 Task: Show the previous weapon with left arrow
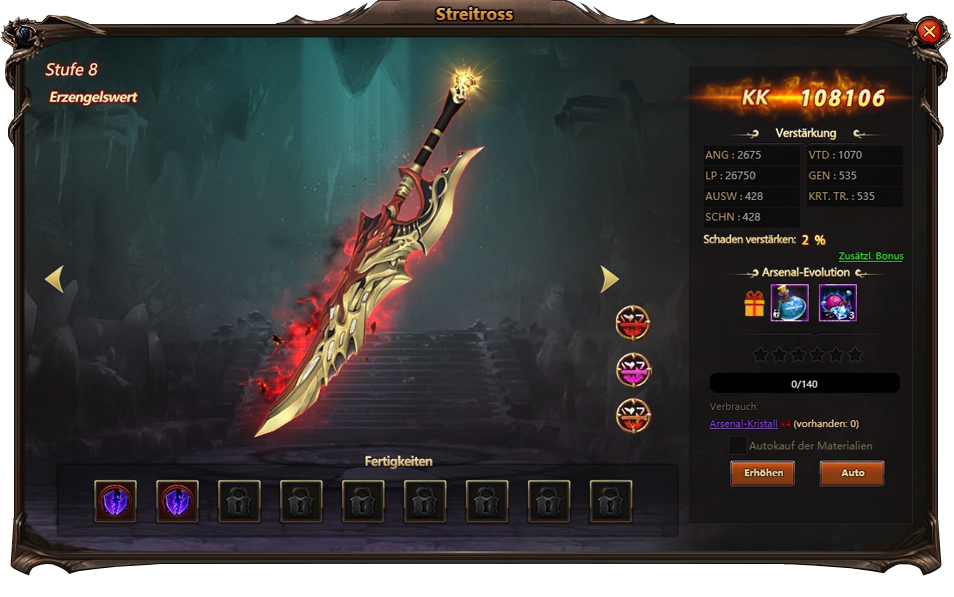pos(55,279)
